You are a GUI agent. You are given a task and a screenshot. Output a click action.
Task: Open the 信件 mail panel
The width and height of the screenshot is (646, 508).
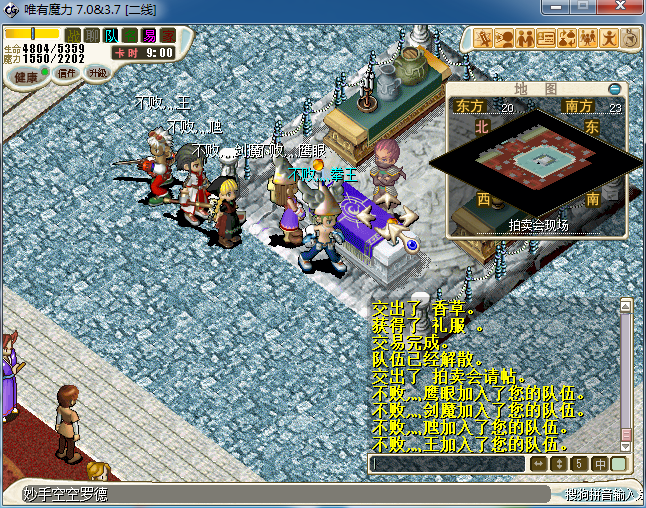[x=67, y=73]
